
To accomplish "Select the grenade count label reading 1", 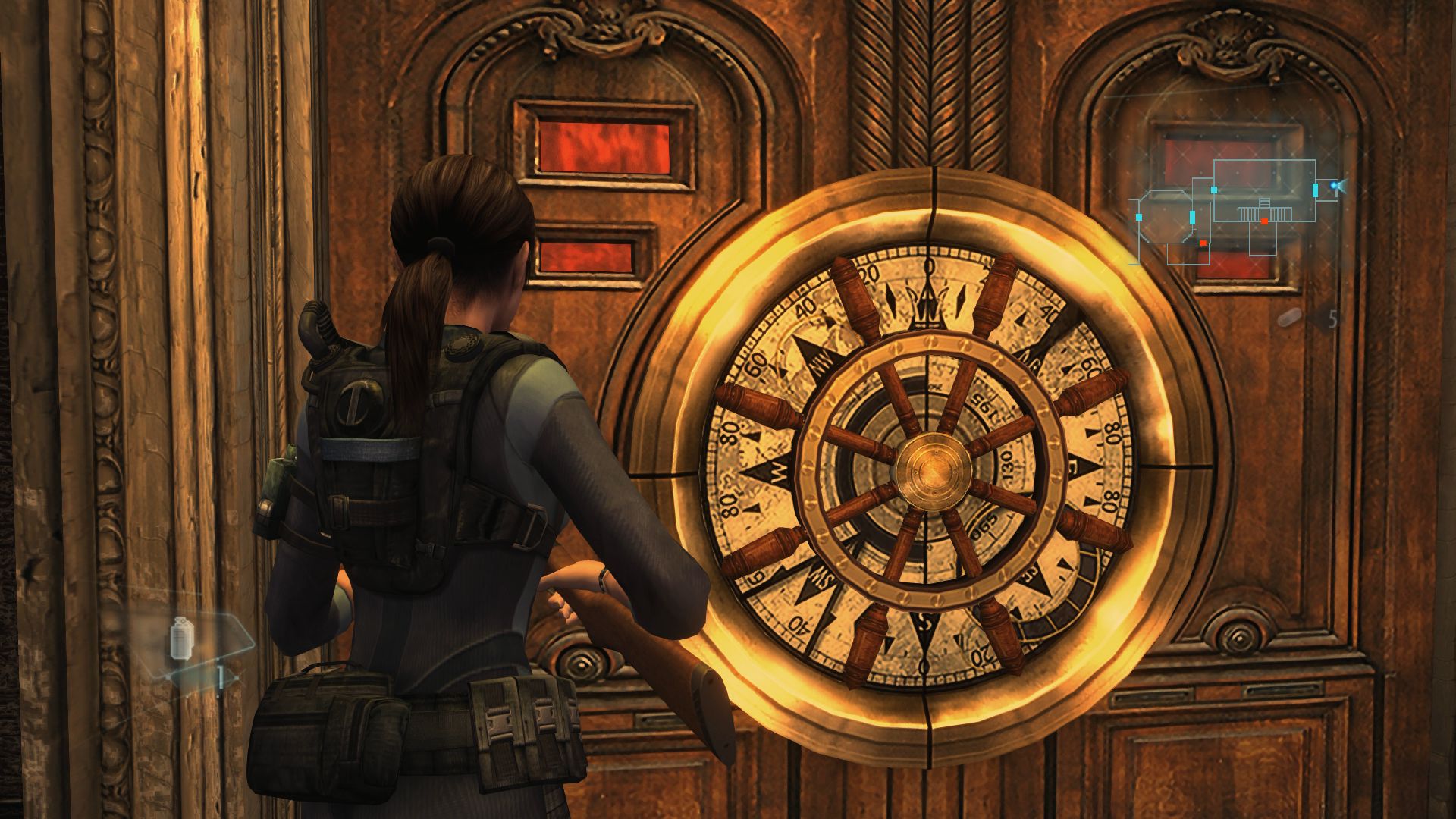I will pyautogui.click(x=220, y=677).
